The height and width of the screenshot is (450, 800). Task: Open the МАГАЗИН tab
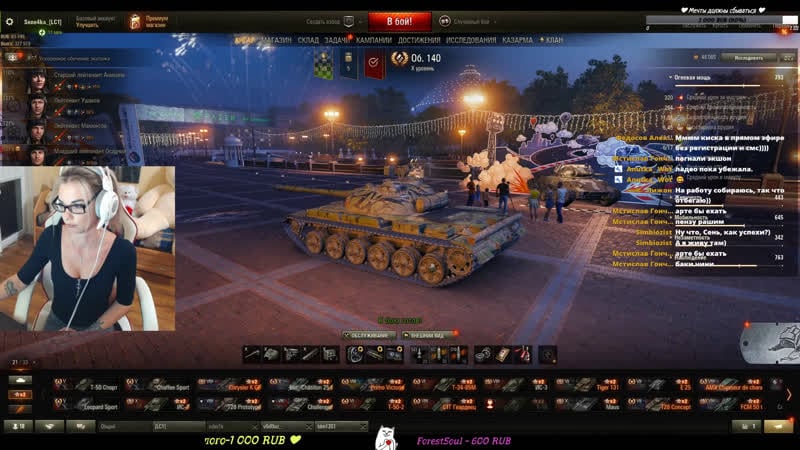tap(275, 40)
